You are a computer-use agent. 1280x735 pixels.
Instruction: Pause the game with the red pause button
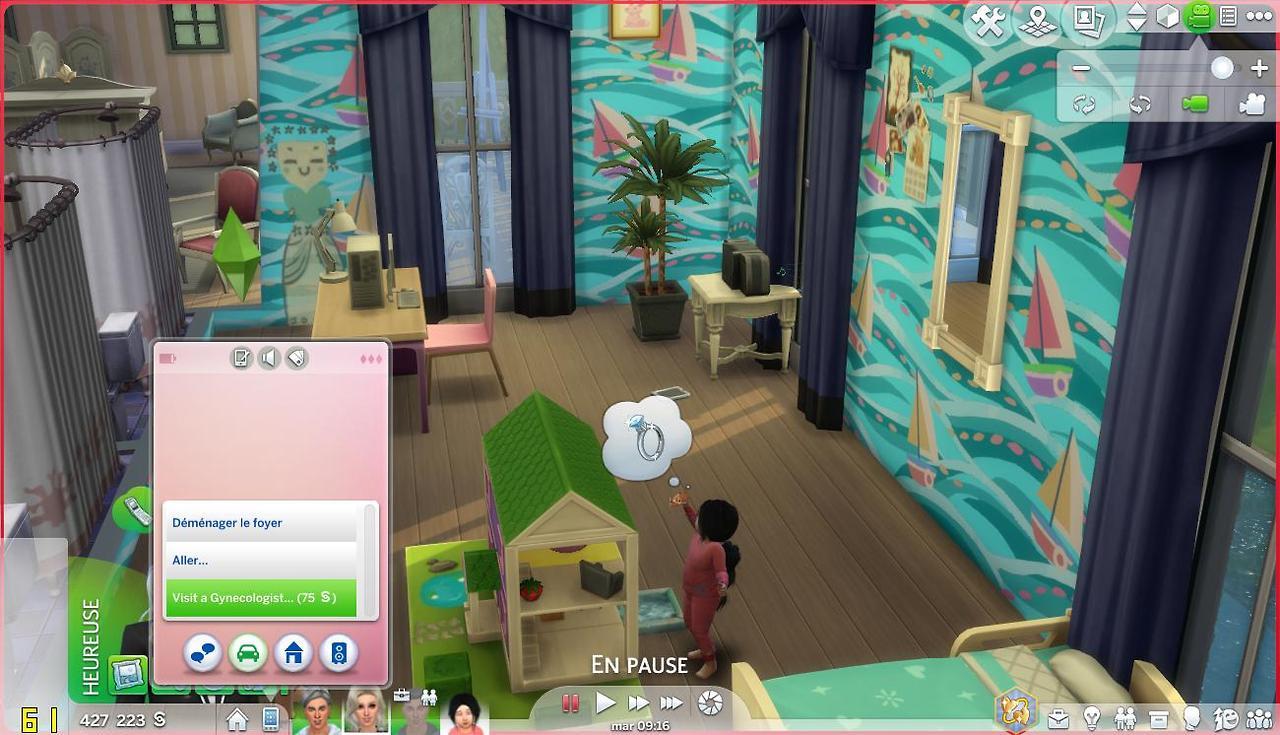(x=571, y=703)
